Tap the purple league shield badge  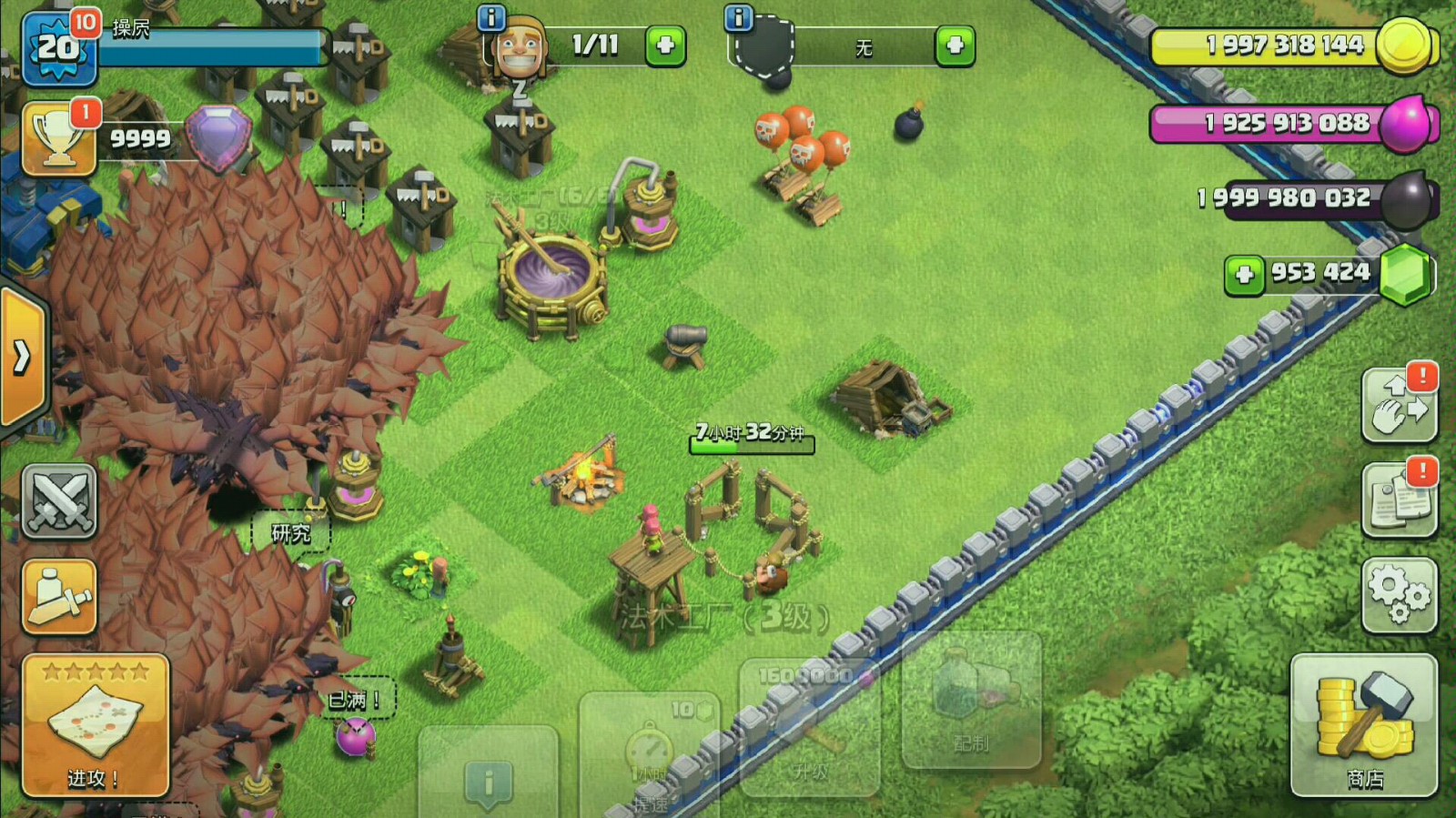[218, 137]
